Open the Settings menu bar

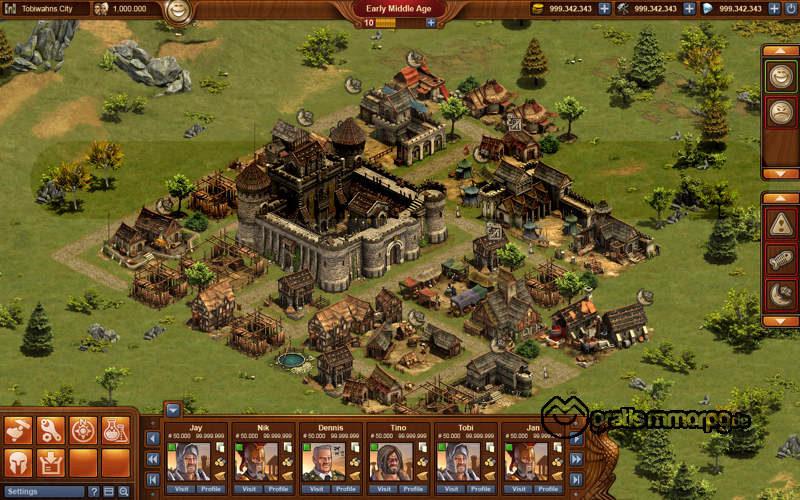(x=43, y=492)
